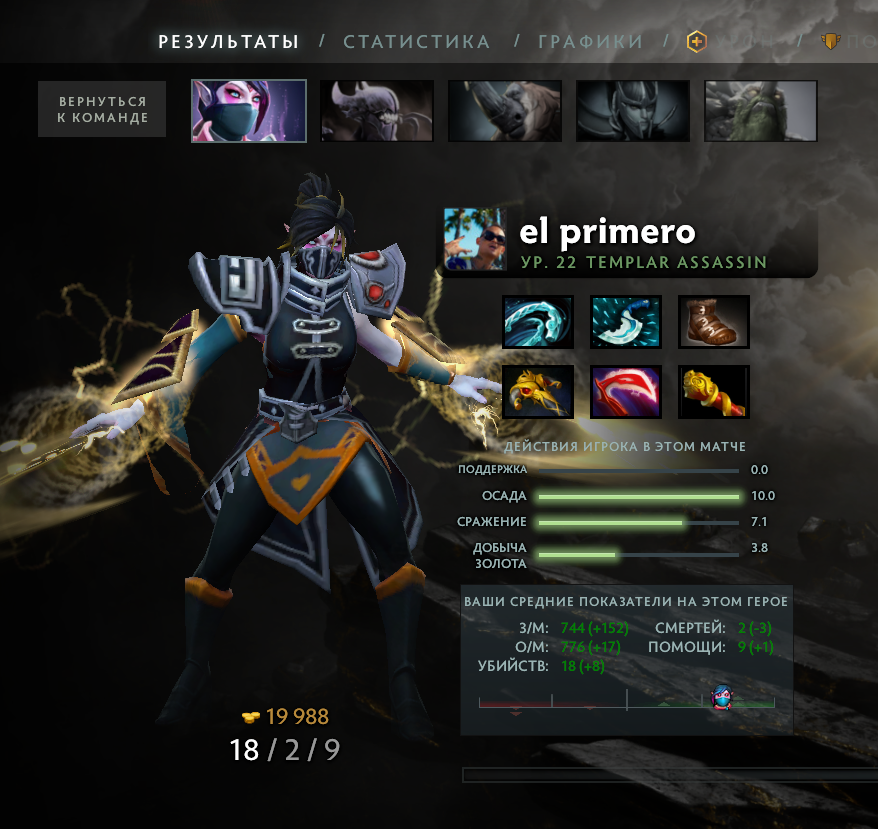Click the hero marker on the average performance graph
Screen dimensions: 878x829
tap(721, 697)
